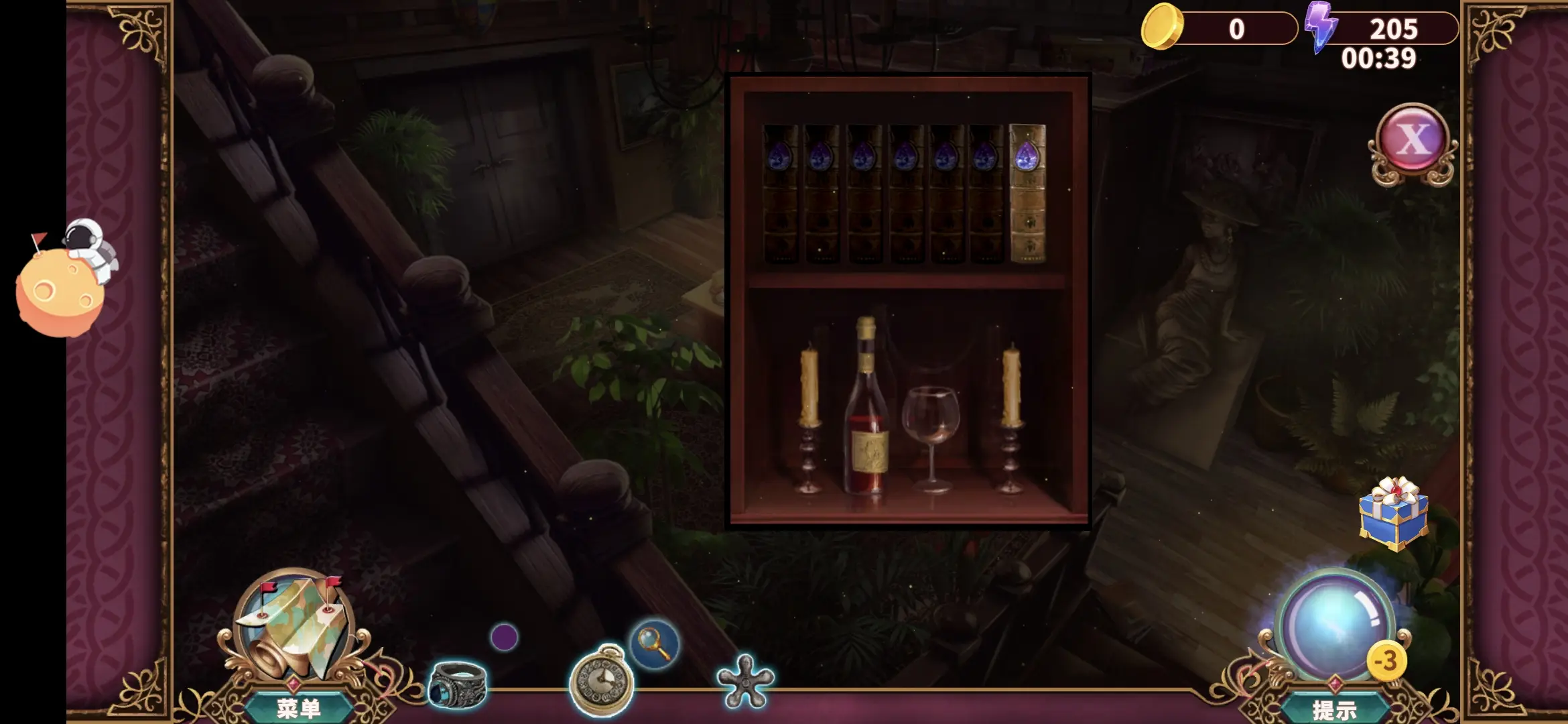The image size is (1568, 724).
Task: Select the ring in inventory
Action: click(x=458, y=684)
